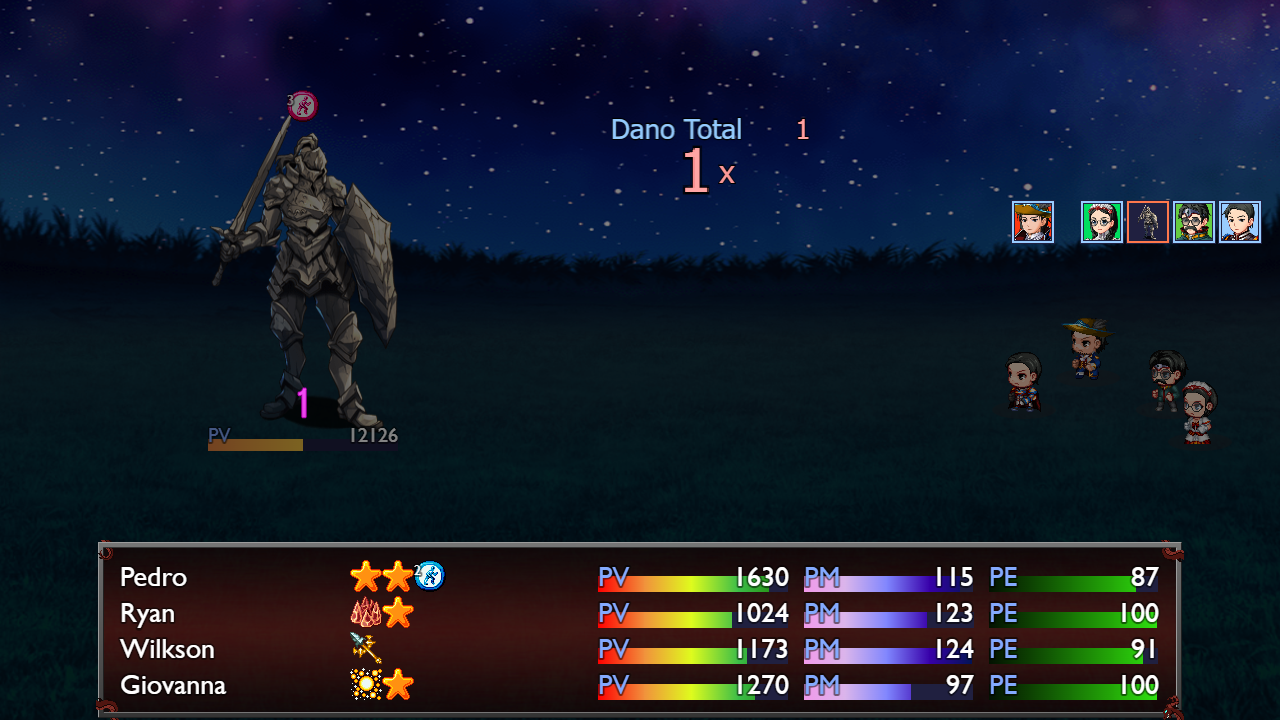This screenshot has width=1280, height=720.
Task: Inspect Giovanna's sparkling sun status icon
Action: click(365, 685)
